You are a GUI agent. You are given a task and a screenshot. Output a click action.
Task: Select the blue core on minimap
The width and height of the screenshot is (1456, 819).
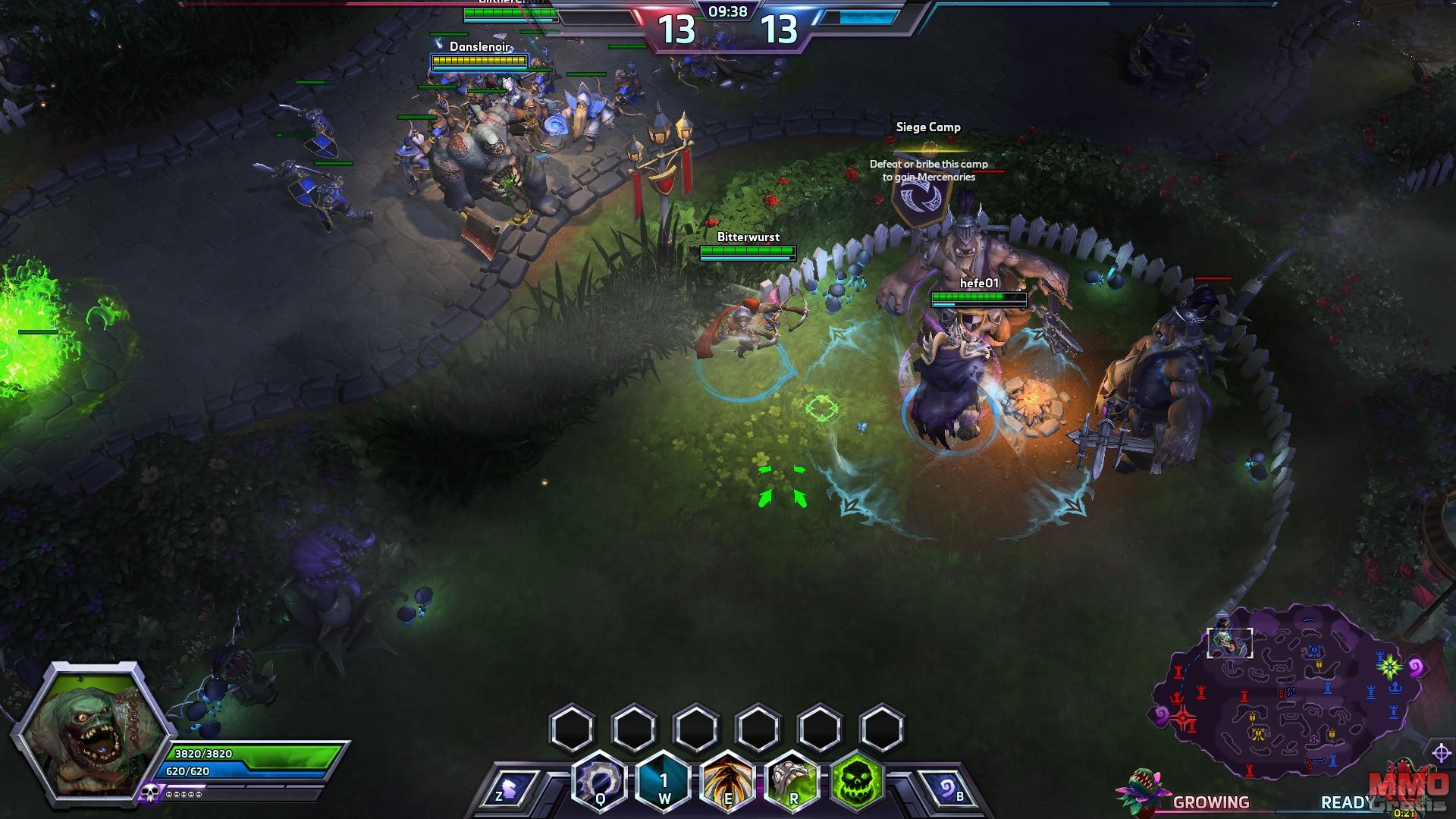1389,668
